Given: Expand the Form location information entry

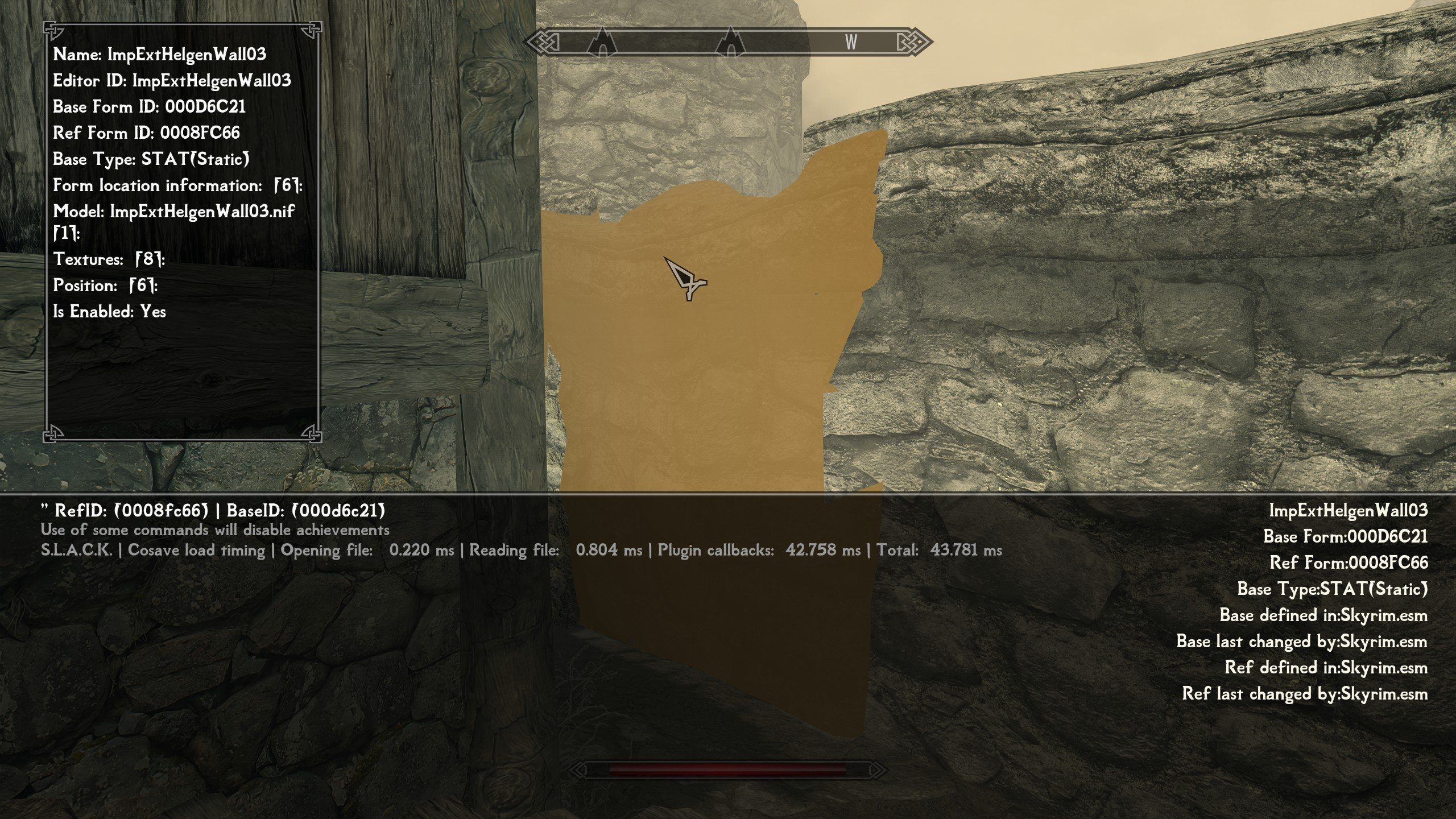Looking at the screenshot, I should click(x=177, y=185).
